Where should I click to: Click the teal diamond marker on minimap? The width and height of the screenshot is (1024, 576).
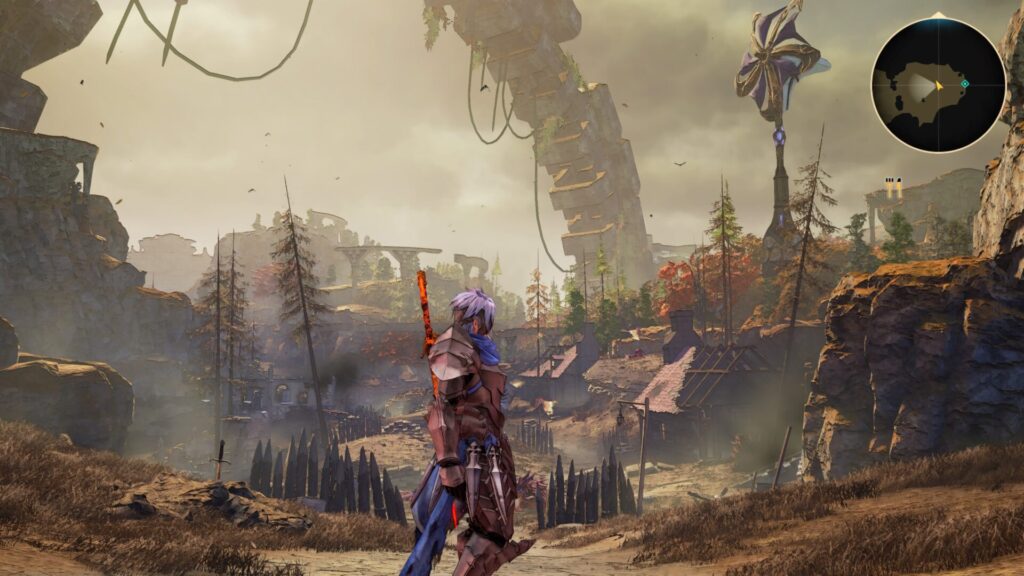click(965, 84)
